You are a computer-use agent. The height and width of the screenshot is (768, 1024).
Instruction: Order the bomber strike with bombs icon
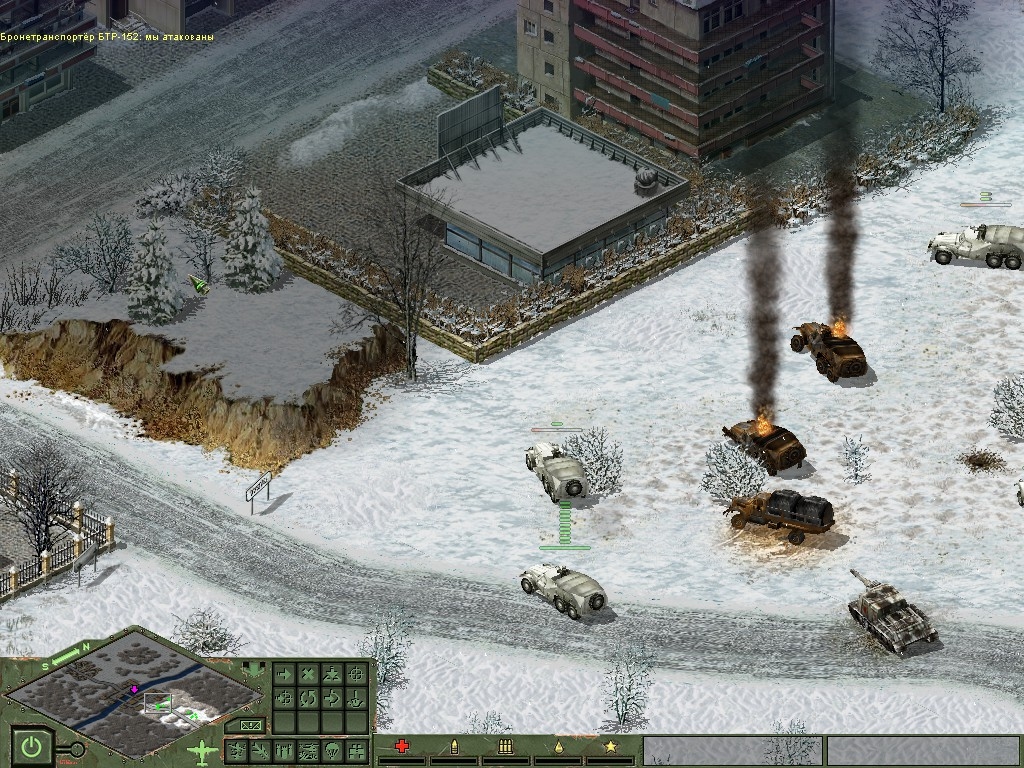click(284, 750)
